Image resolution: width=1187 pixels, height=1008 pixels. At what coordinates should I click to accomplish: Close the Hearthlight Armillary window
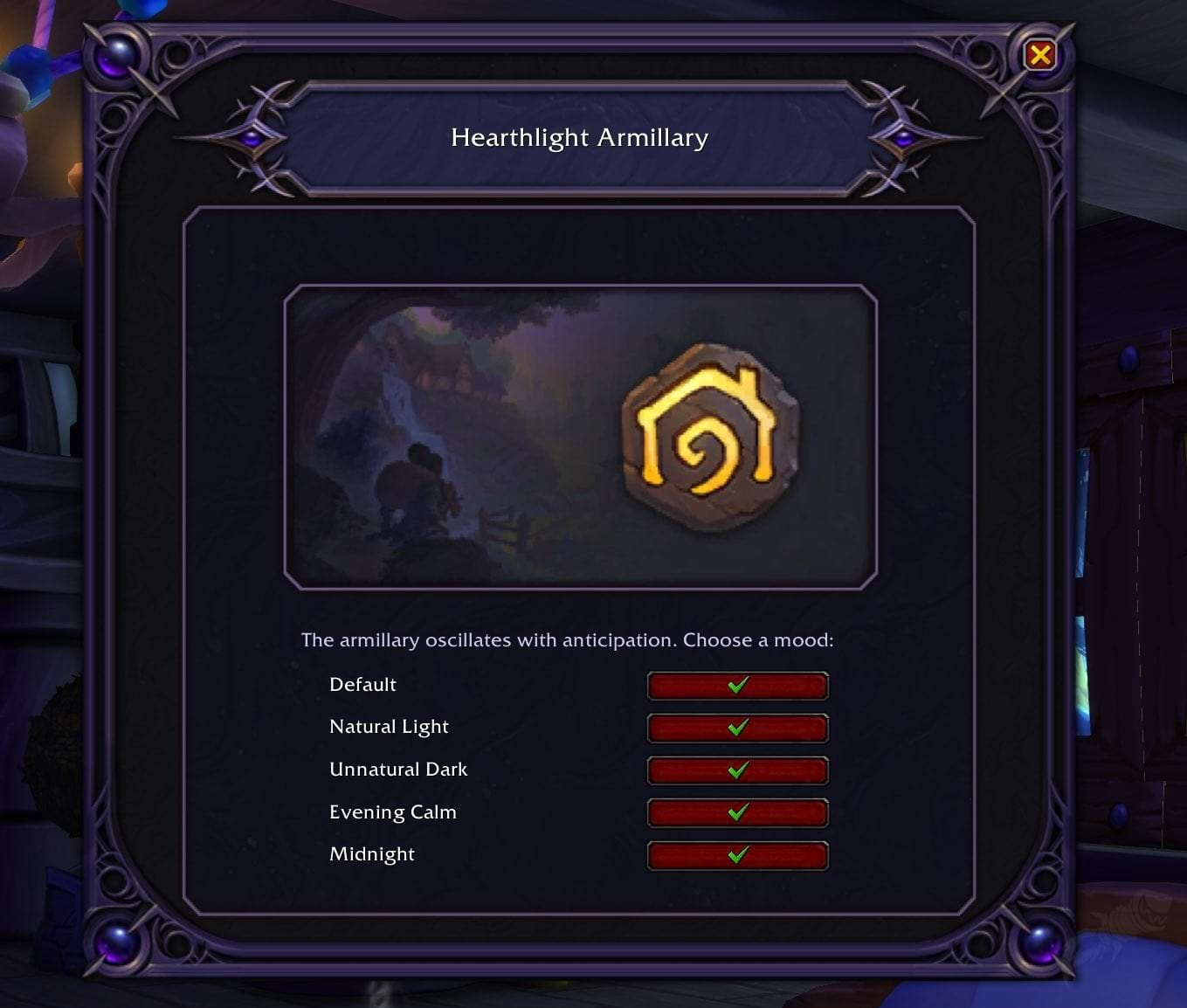(1039, 55)
